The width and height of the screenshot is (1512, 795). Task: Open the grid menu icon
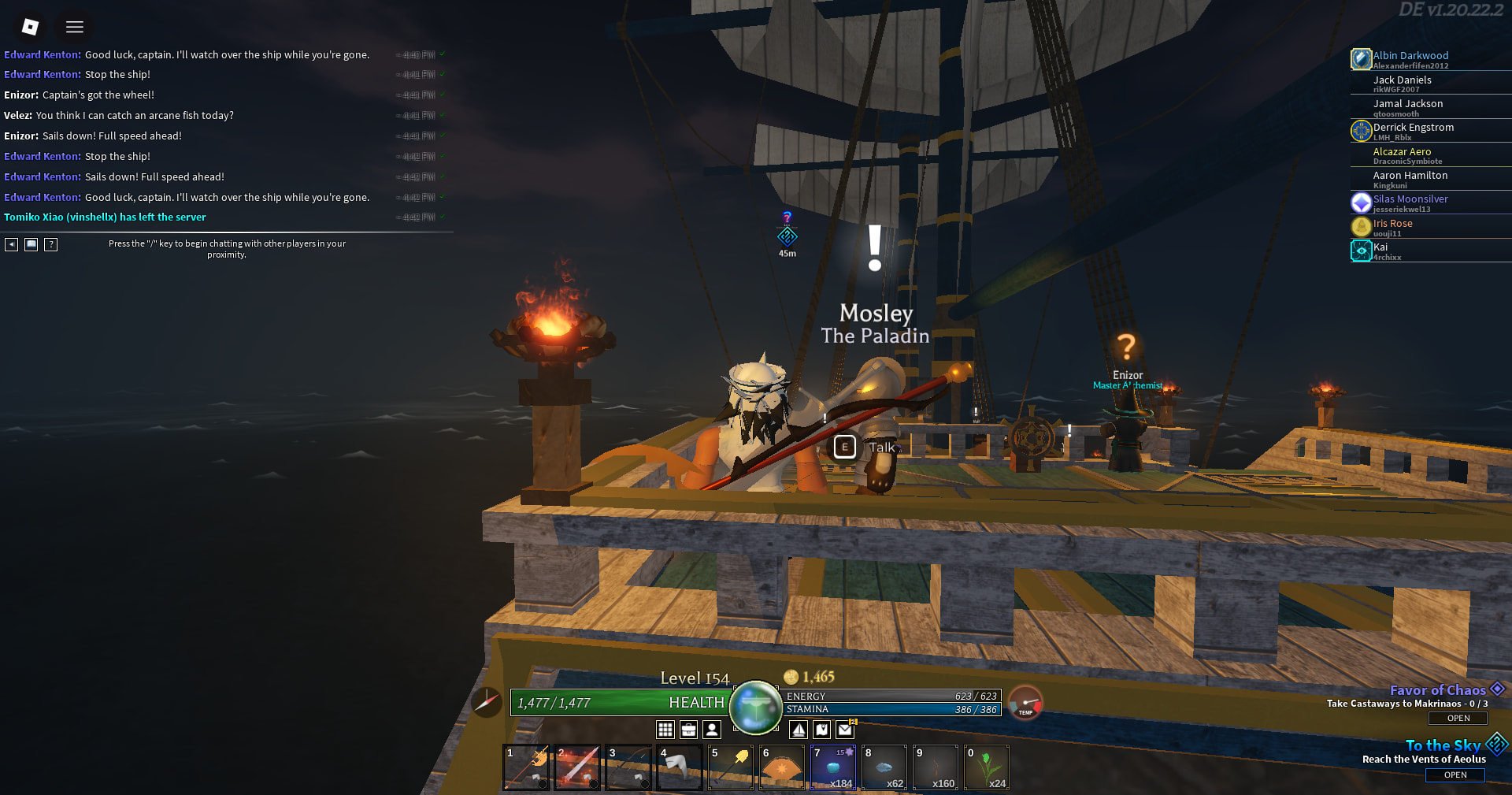pyautogui.click(x=665, y=730)
